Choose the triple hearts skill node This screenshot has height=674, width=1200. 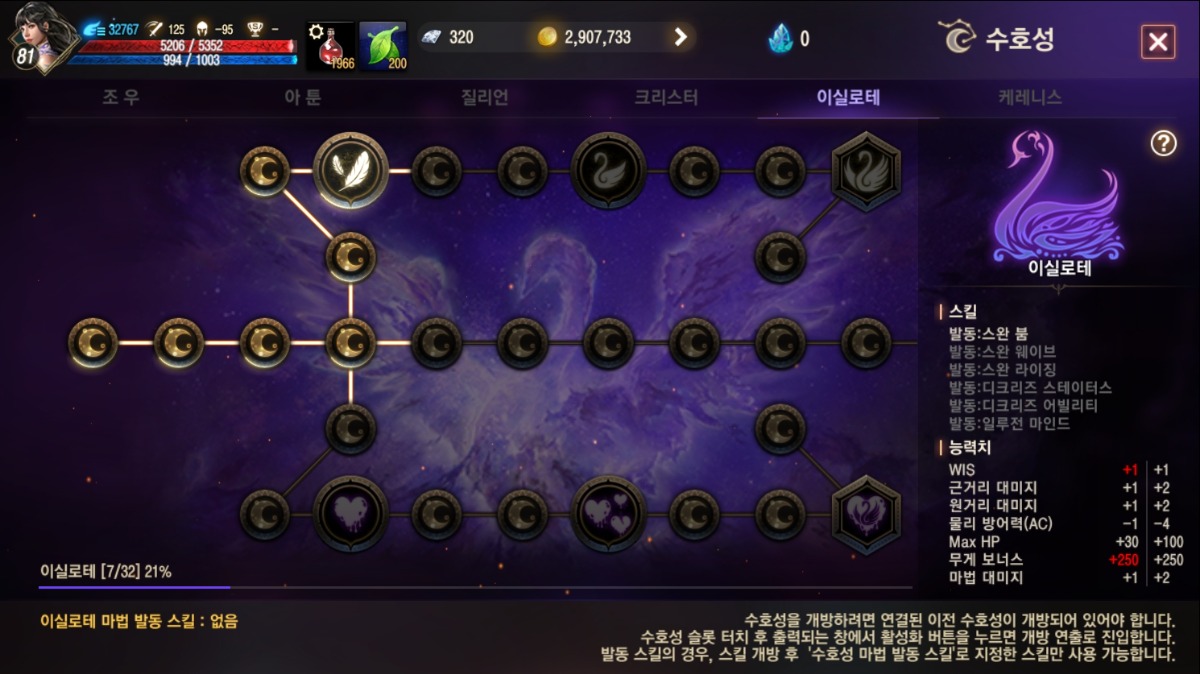click(x=609, y=514)
